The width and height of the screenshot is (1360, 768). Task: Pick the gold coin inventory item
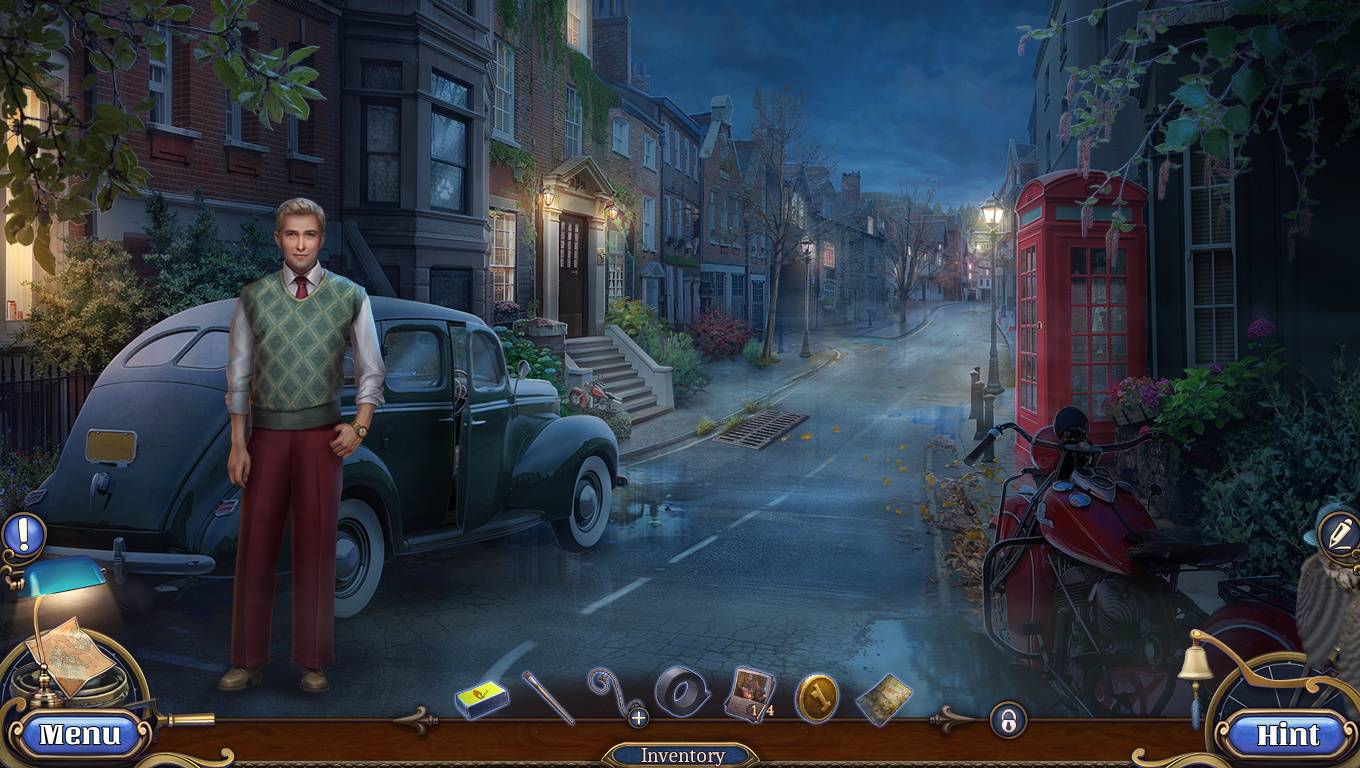[816, 697]
